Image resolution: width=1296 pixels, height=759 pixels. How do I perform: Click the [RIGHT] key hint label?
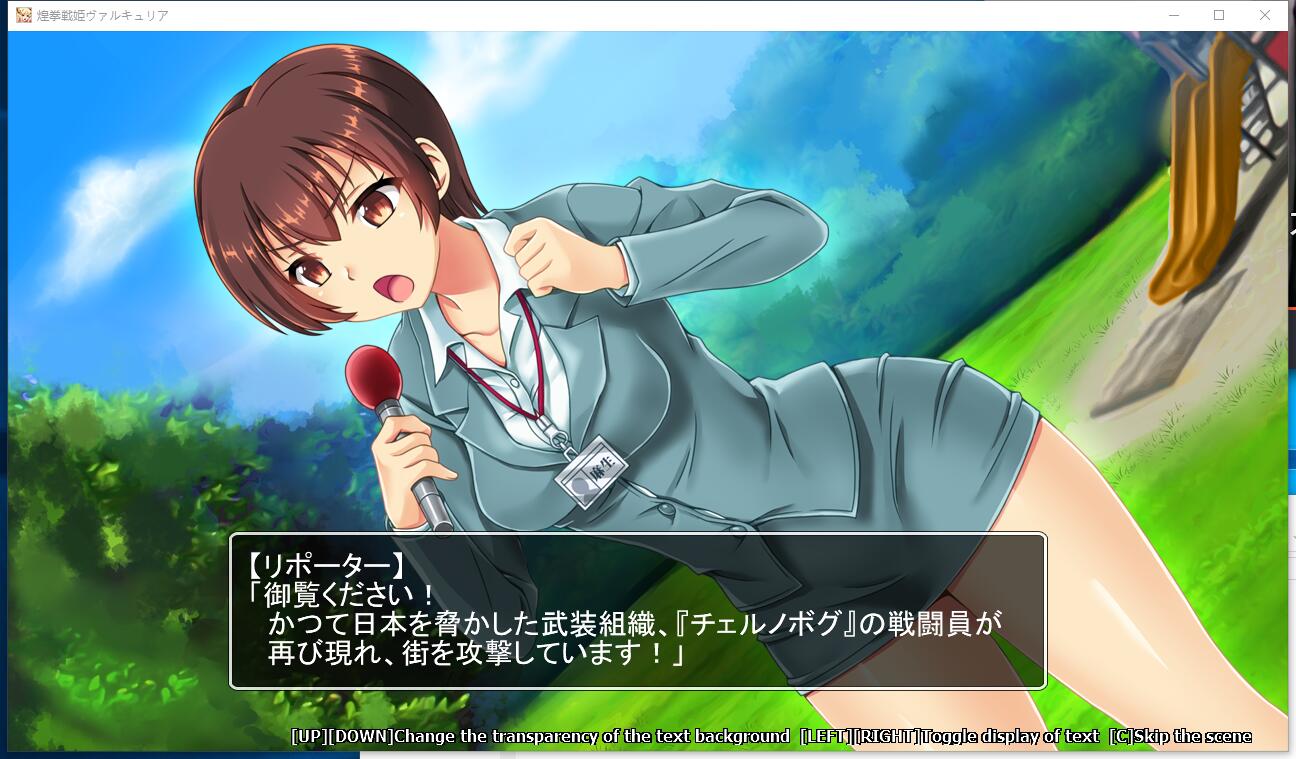886,736
